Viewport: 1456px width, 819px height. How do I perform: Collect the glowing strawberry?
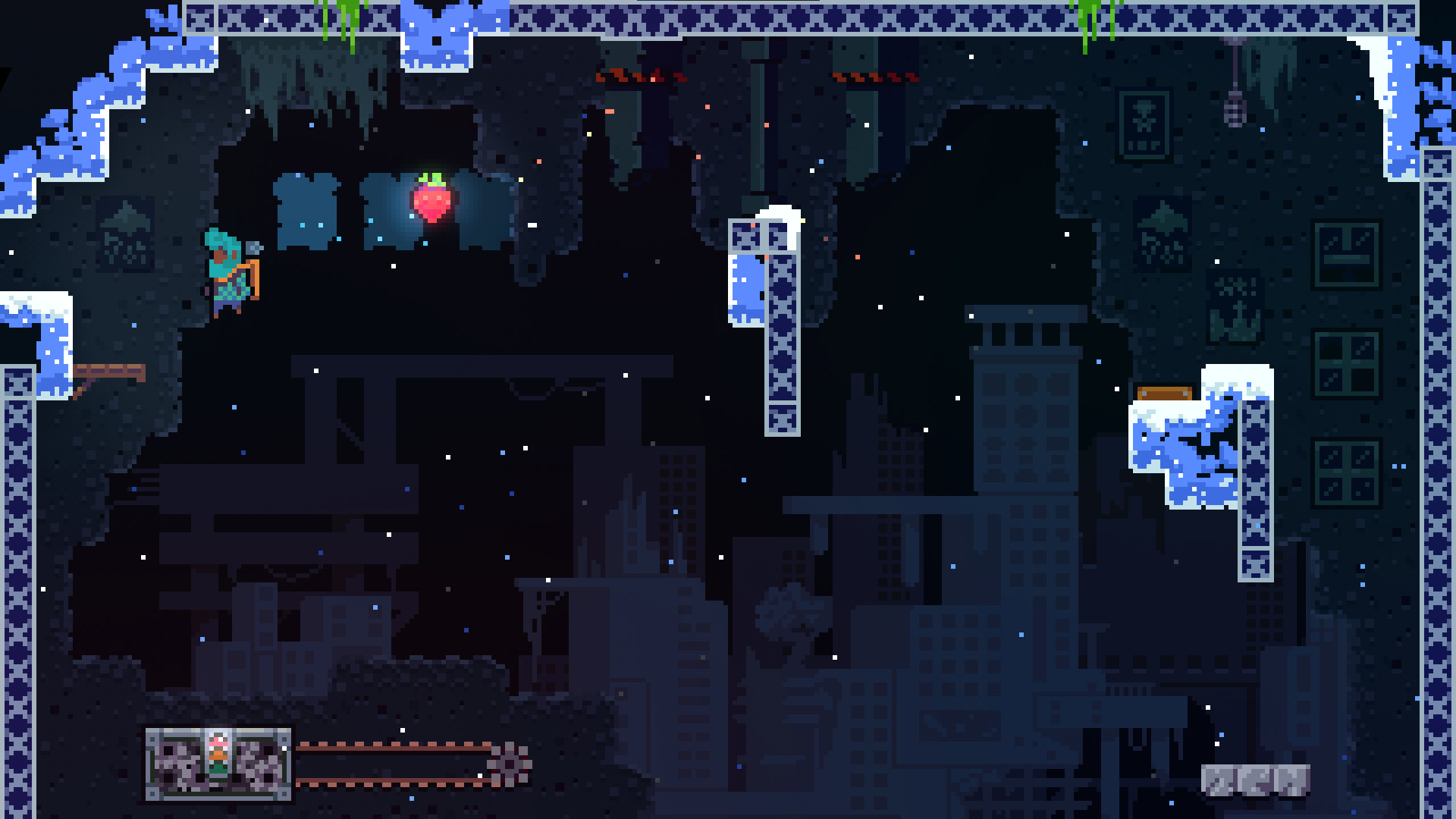[x=432, y=201]
